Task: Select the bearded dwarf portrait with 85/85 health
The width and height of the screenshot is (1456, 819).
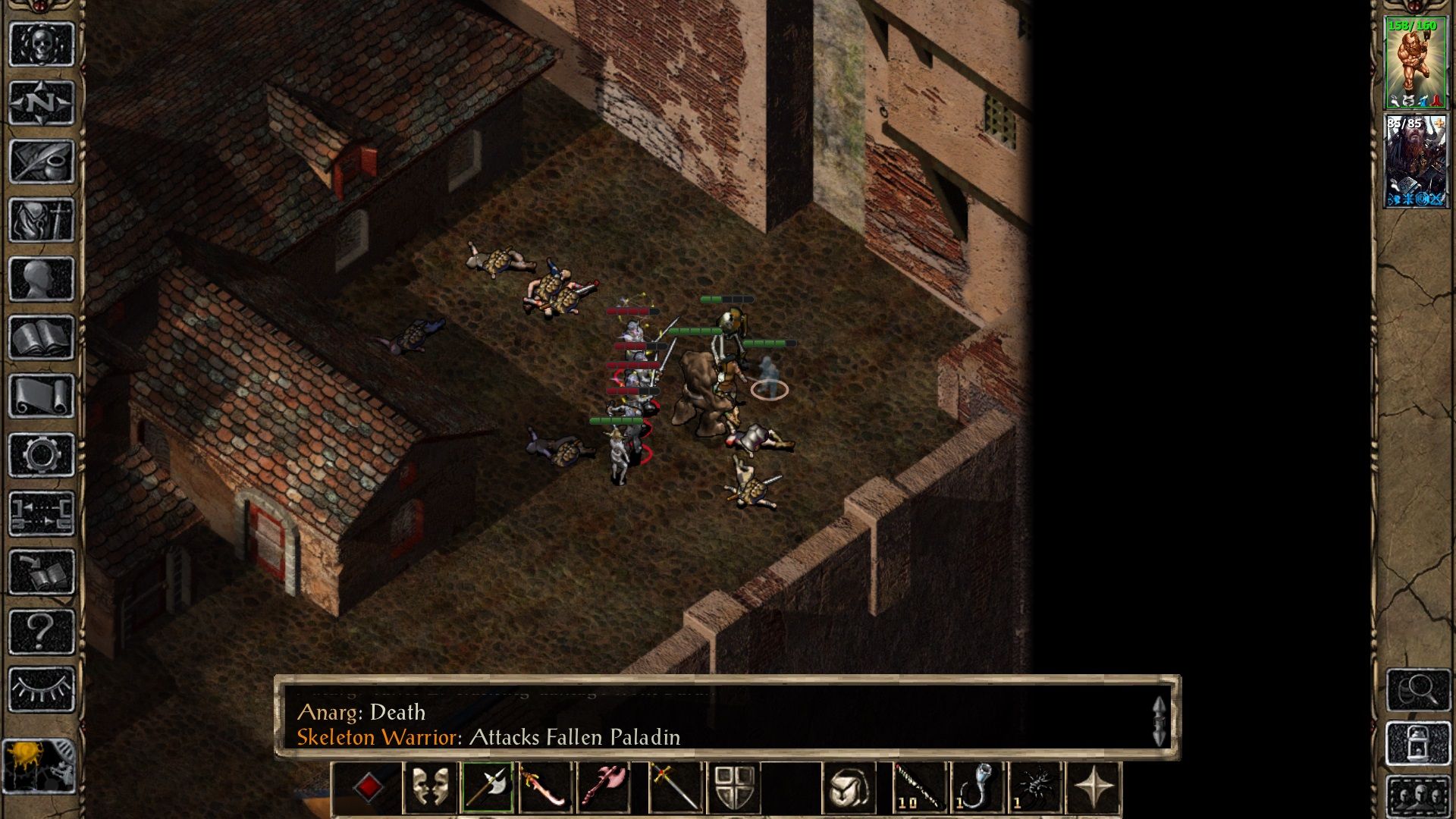Action: pyautogui.click(x=1415, y=161)
